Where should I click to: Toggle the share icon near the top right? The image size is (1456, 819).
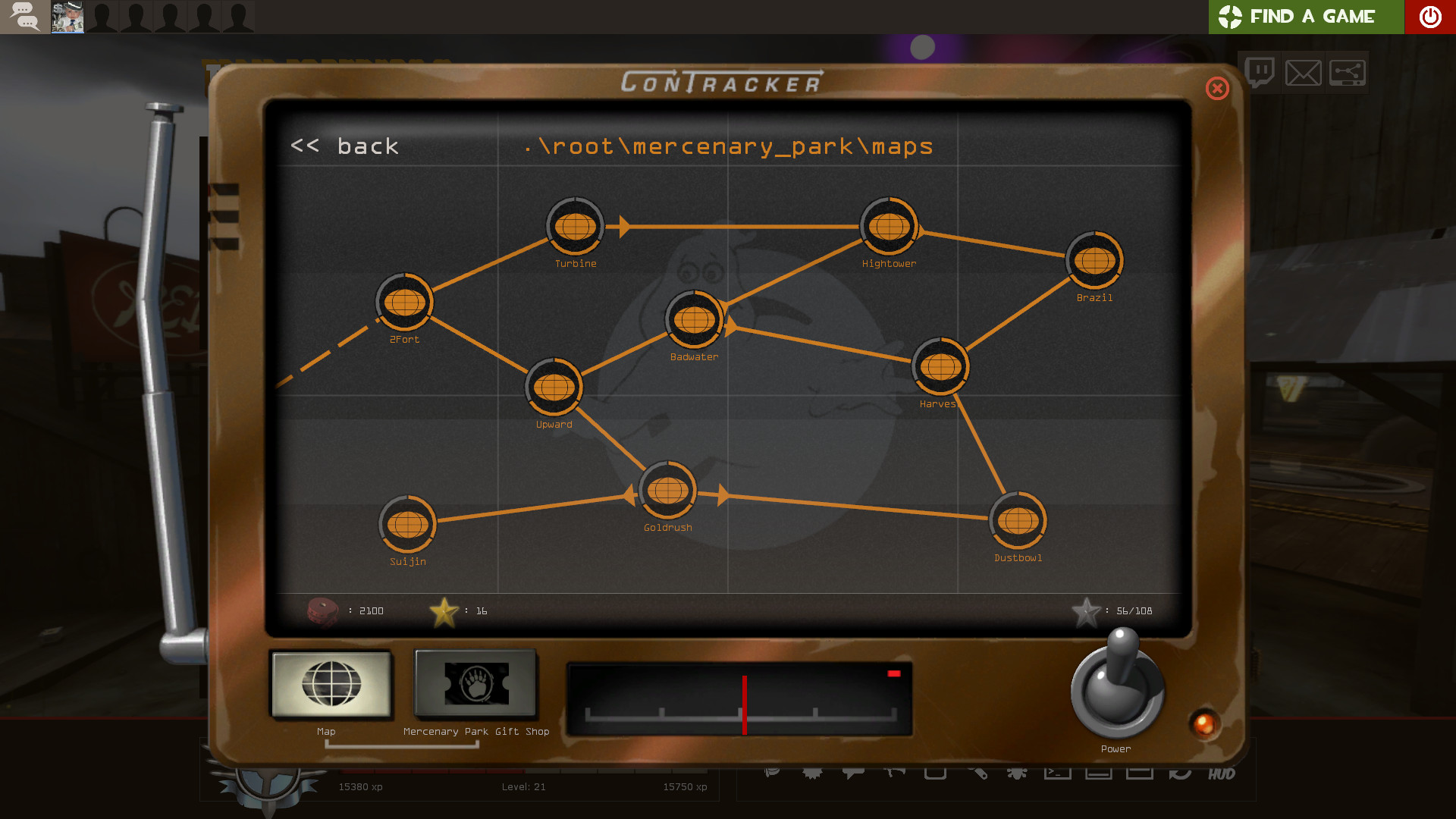coord(1348,72)
